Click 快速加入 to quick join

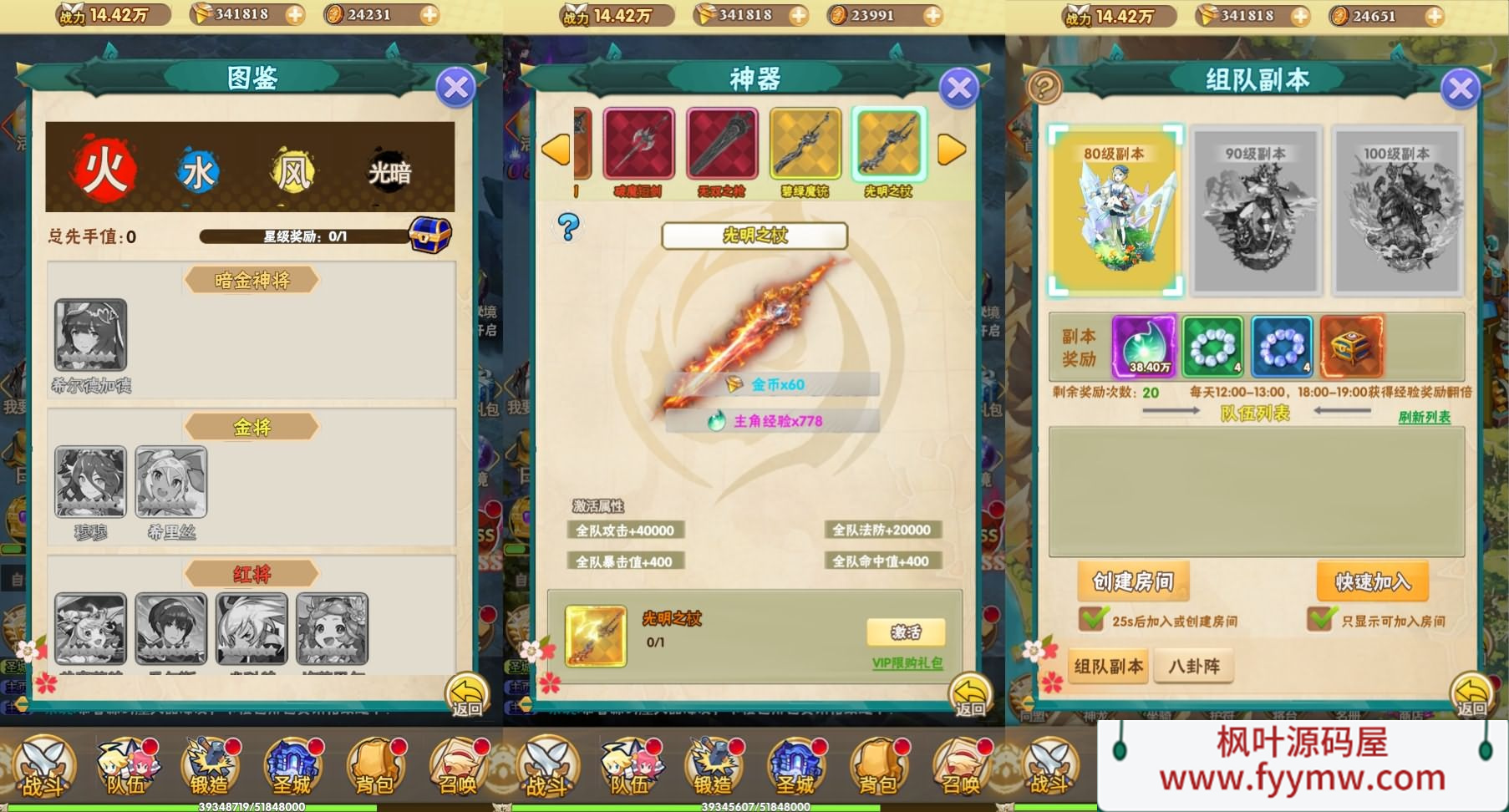pos(1372,581)
